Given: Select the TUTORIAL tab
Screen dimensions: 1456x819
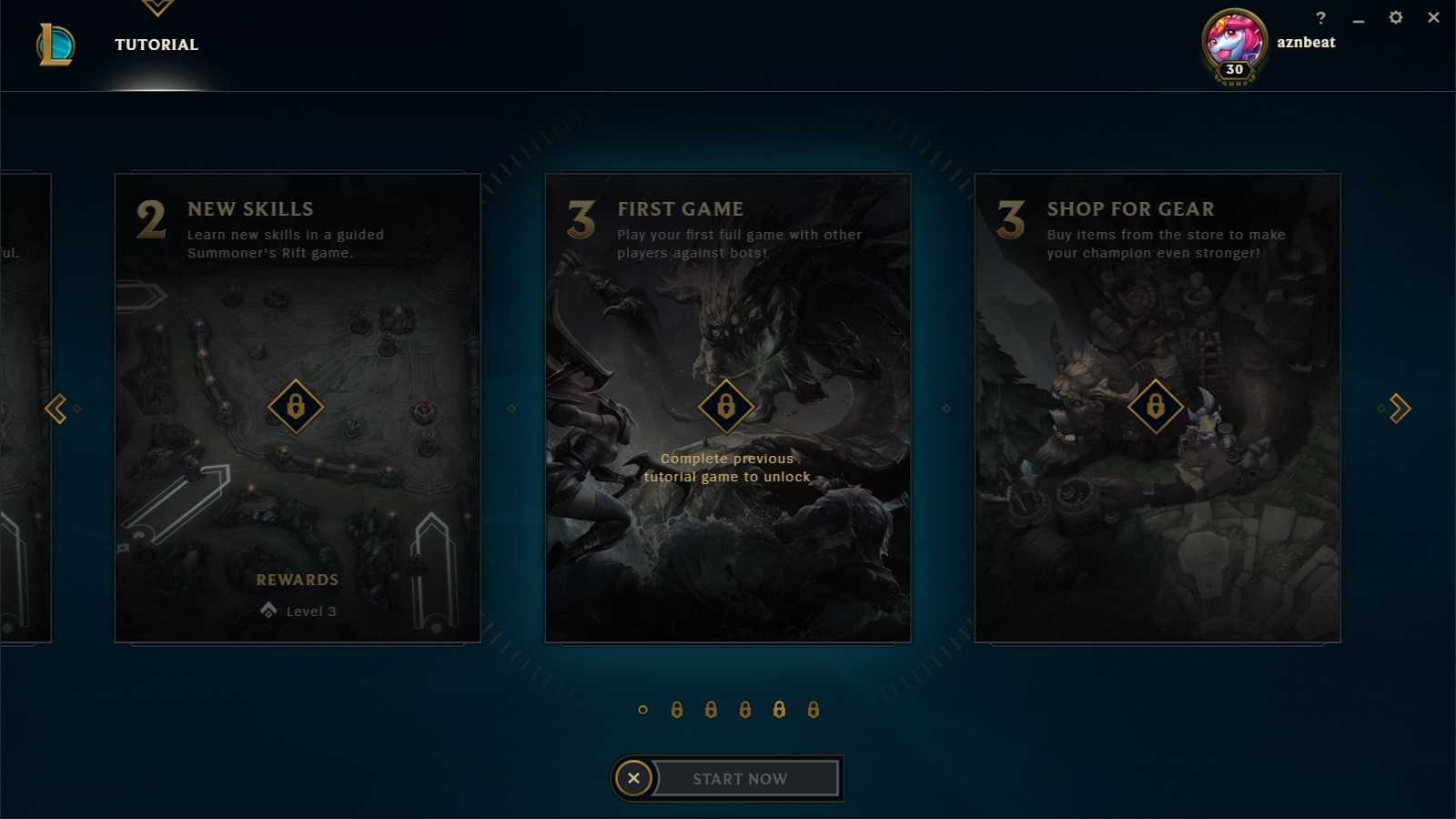Looking at the screenshot, I should coord(156,44).
